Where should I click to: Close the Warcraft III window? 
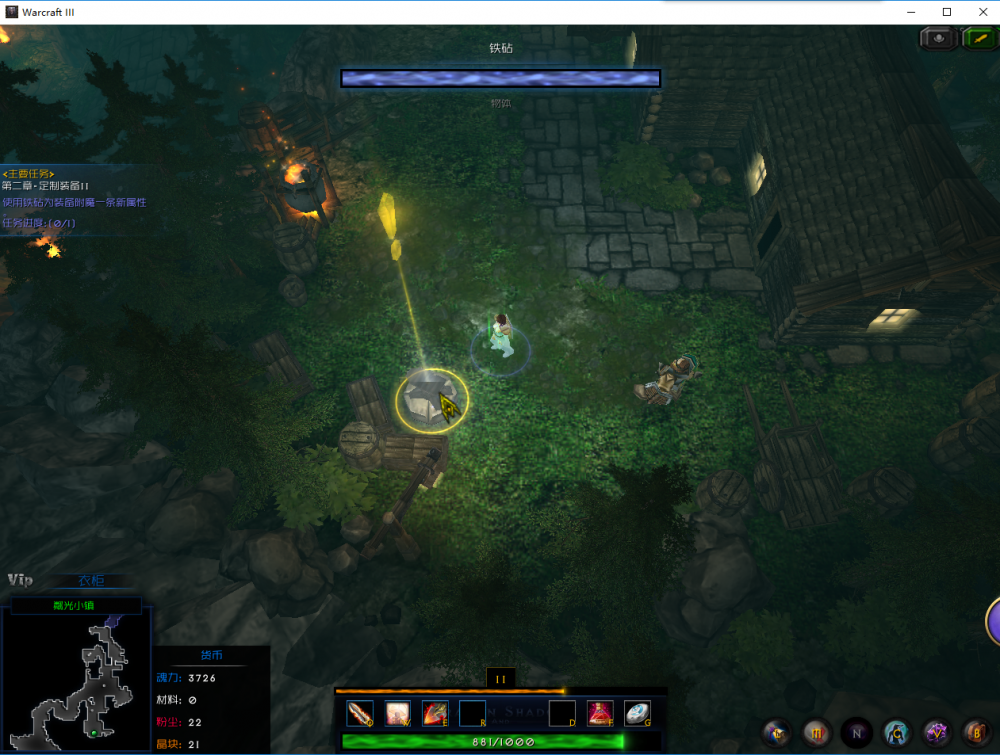point(983,11)
